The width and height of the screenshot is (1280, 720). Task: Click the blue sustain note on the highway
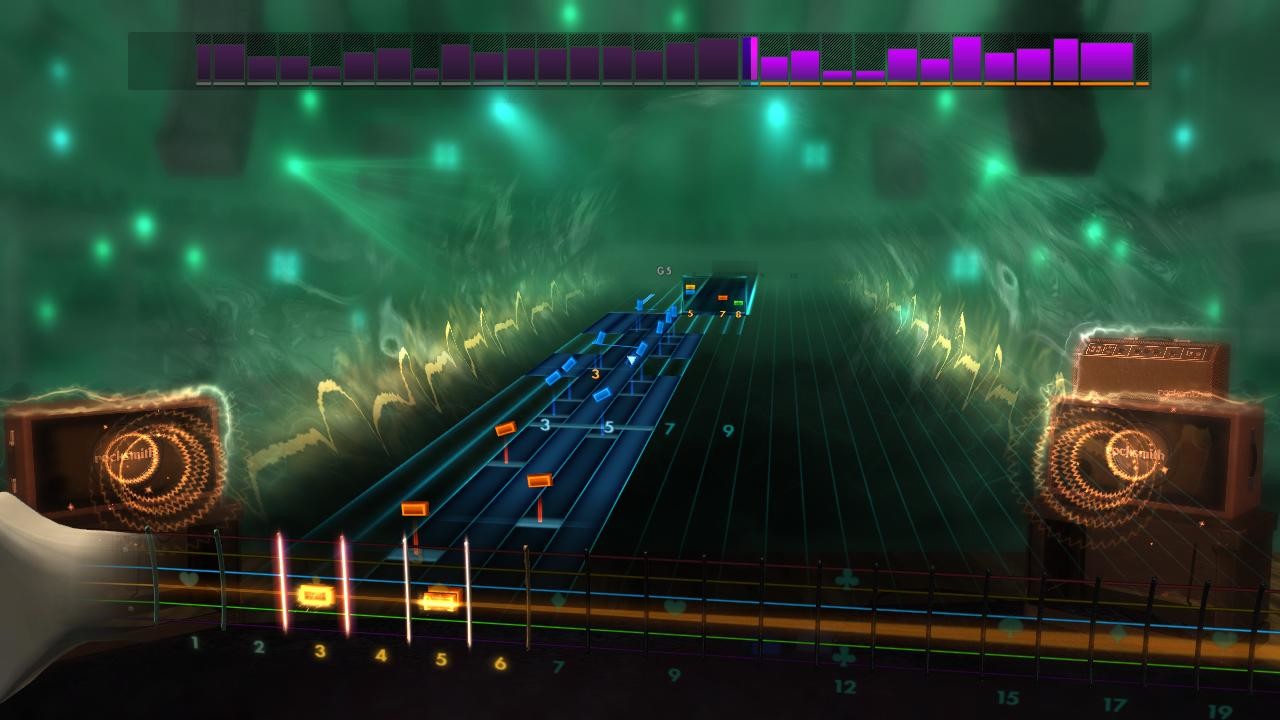click(x=600, y=395)
